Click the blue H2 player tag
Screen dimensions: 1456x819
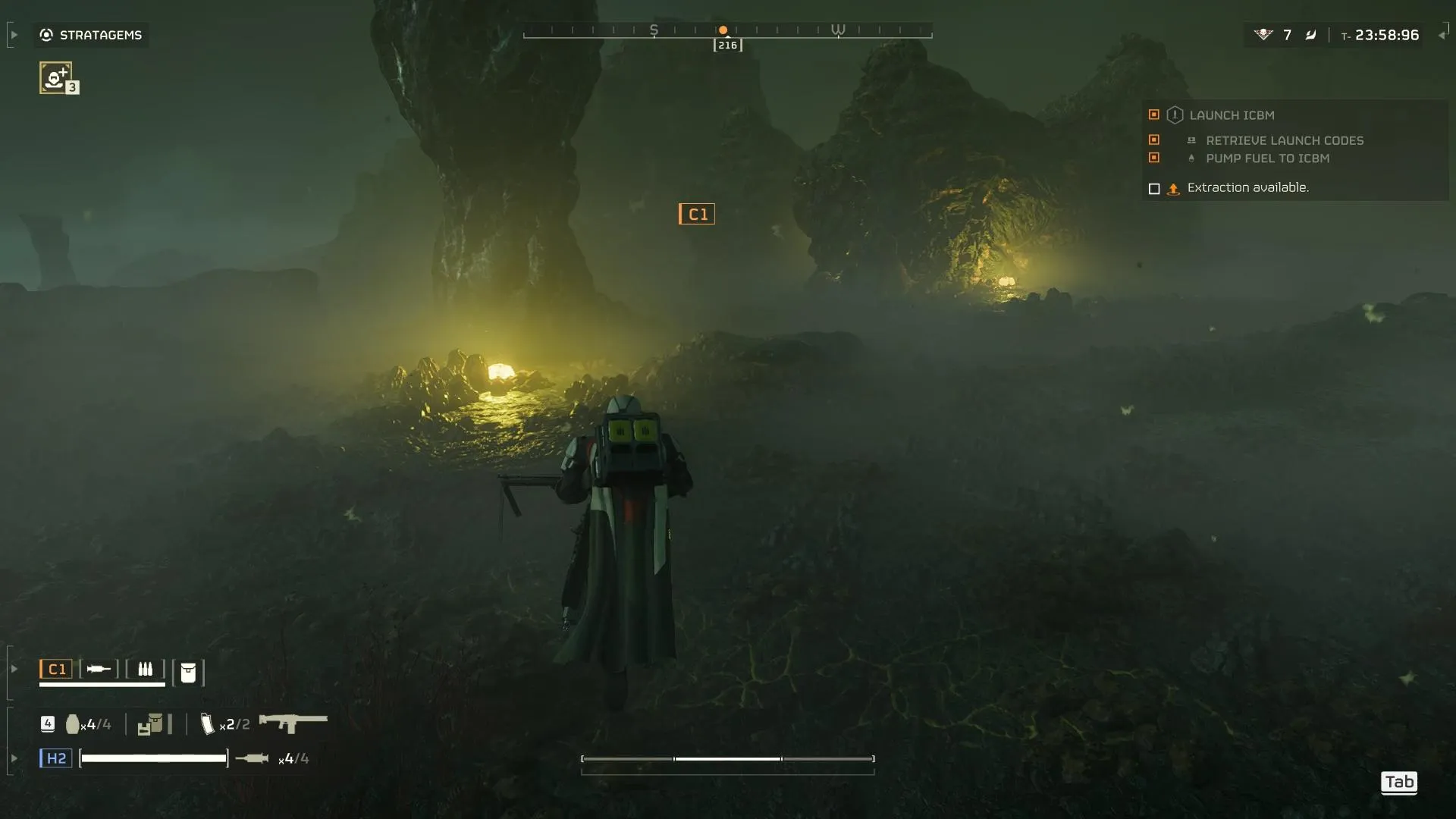pos(56,758)
